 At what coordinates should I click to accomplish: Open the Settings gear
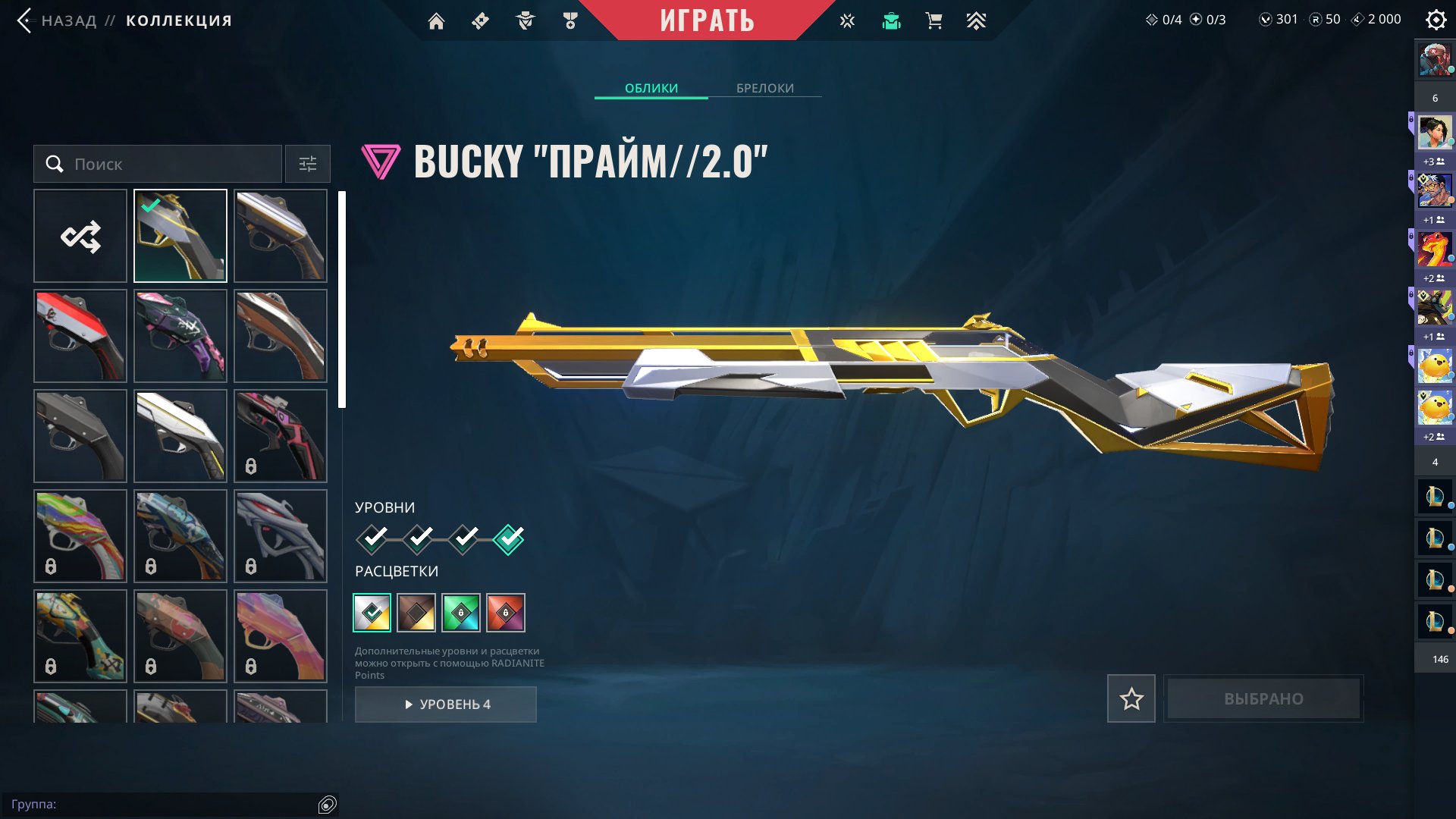click(1436, 19)
